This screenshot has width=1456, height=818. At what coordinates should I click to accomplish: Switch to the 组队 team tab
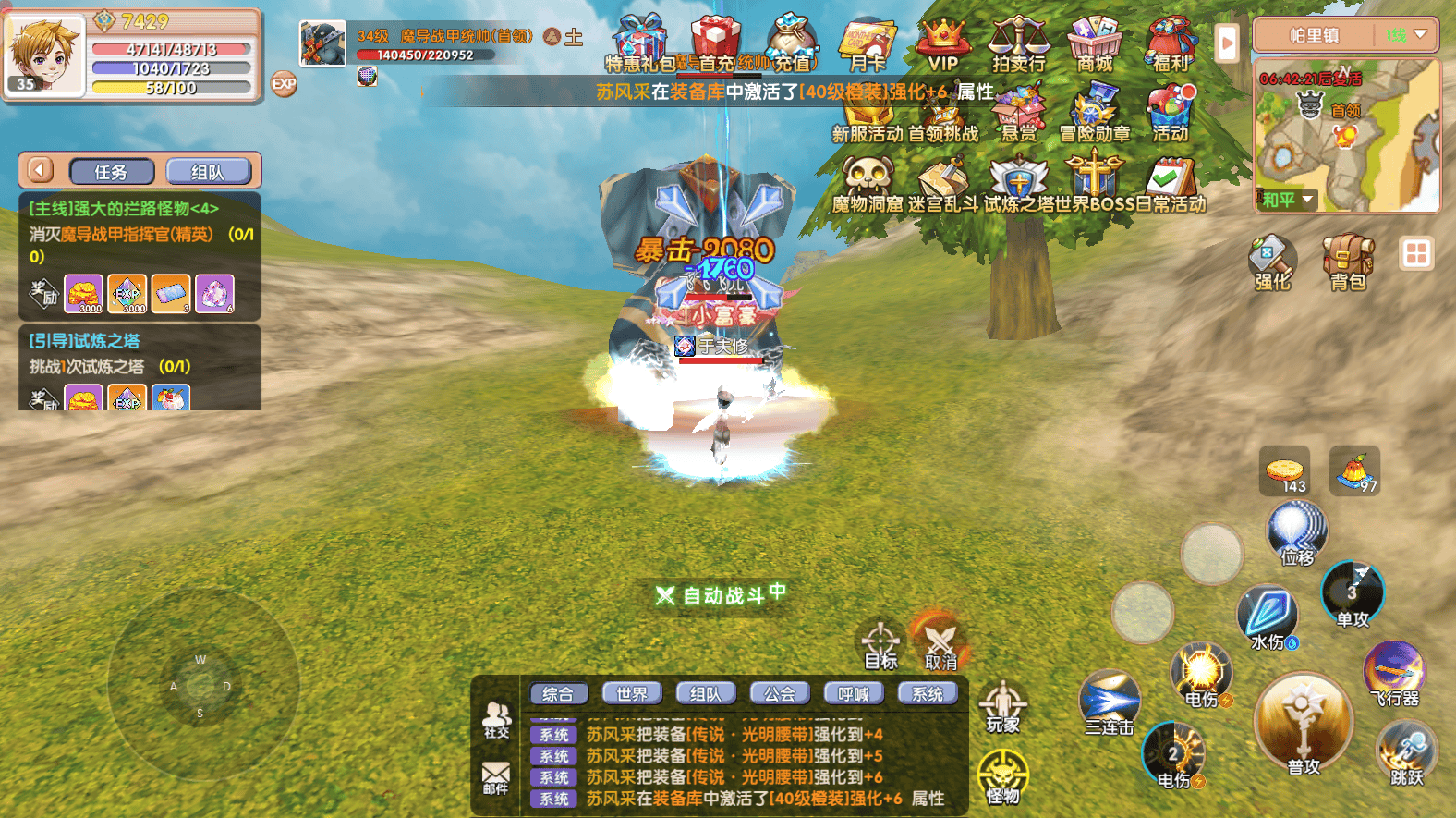[x=208, y=172]
